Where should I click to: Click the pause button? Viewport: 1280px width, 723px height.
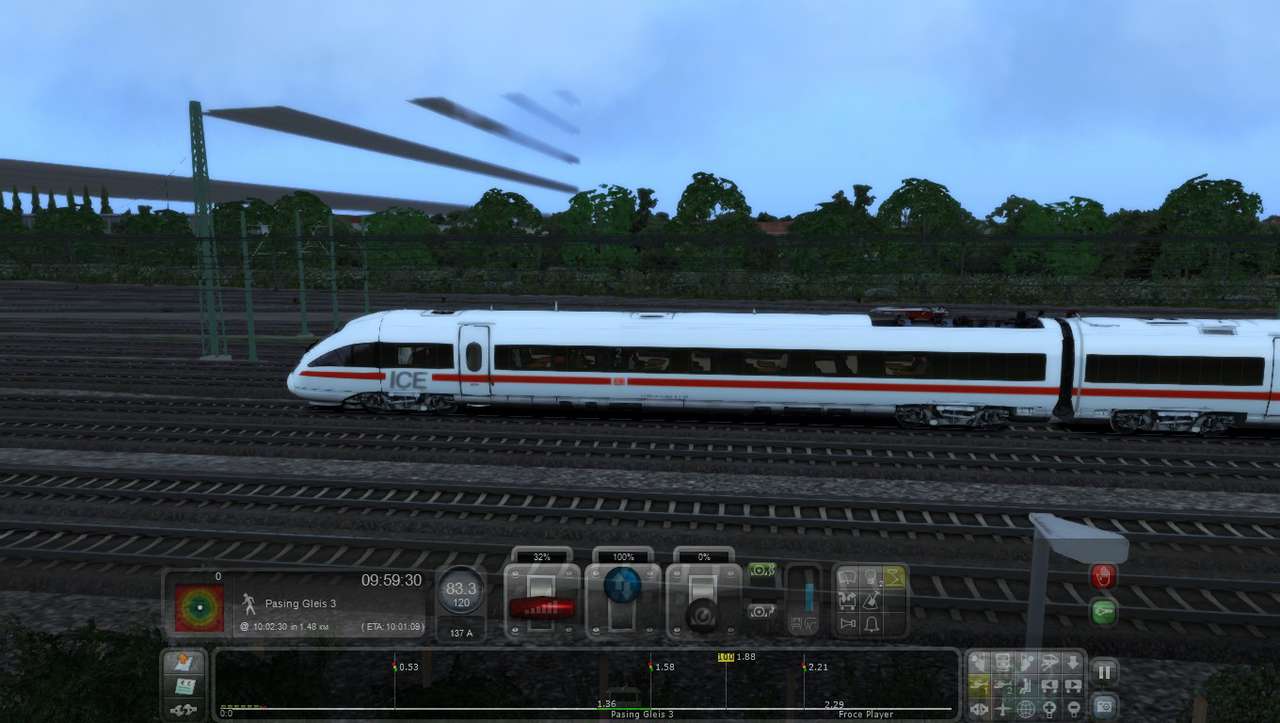coord(1103,673)
